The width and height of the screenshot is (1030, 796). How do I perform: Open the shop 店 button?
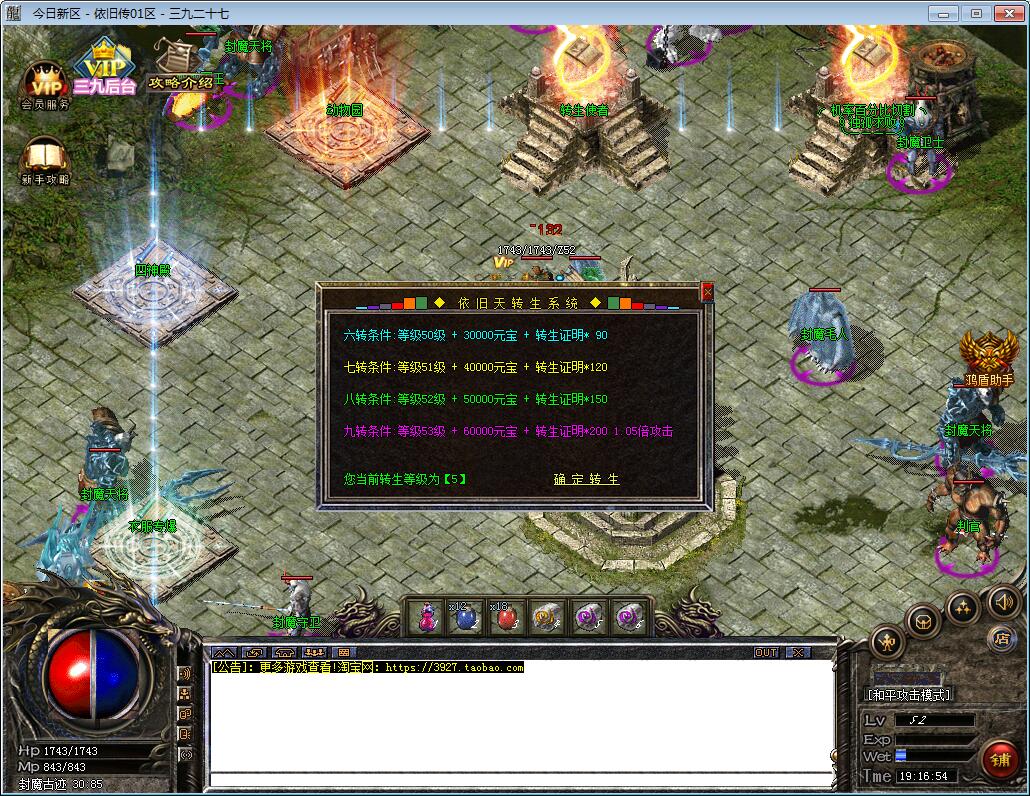tap(1001, 638)
